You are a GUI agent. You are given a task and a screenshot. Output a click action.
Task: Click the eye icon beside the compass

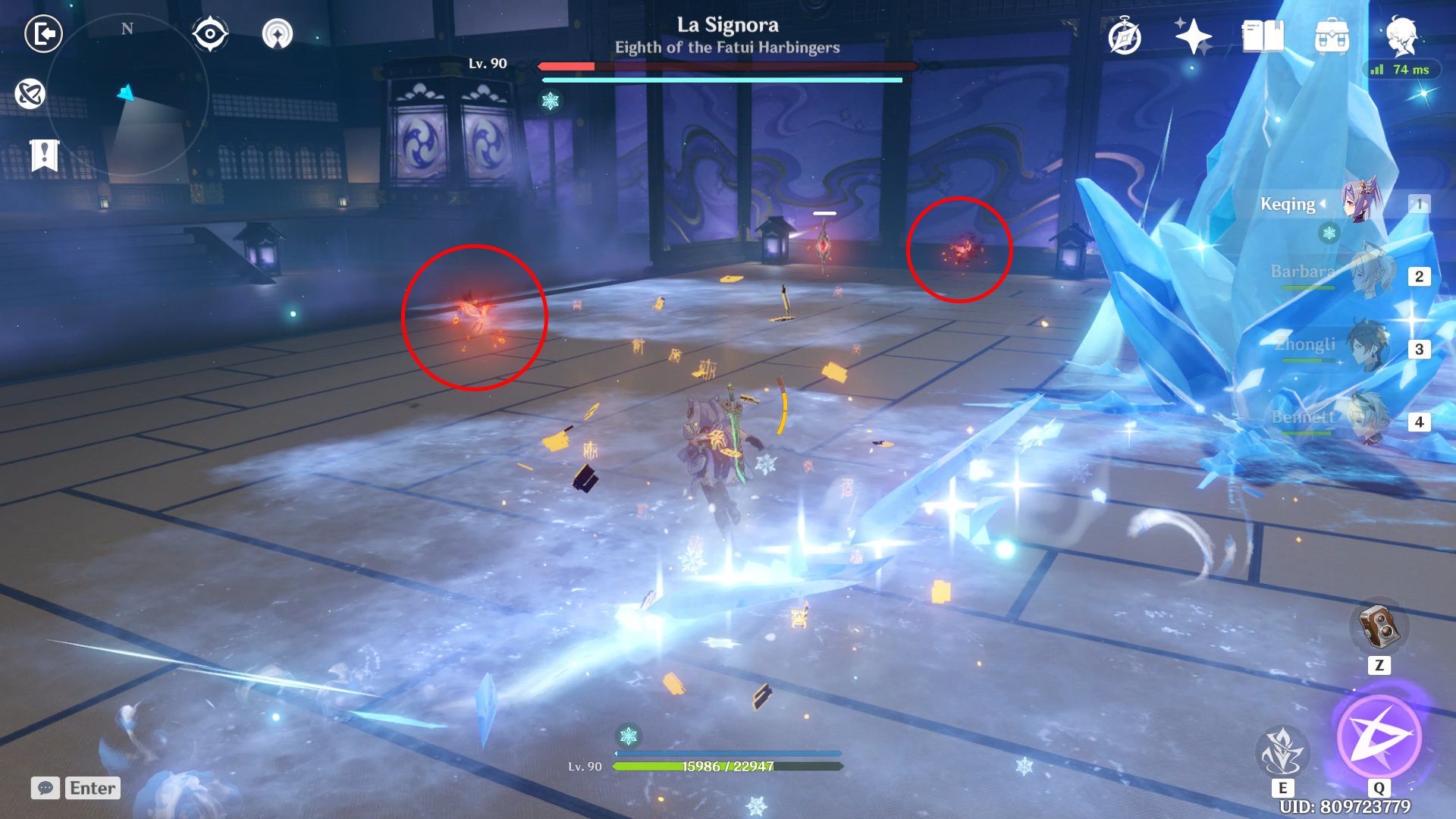pos(210,33)
